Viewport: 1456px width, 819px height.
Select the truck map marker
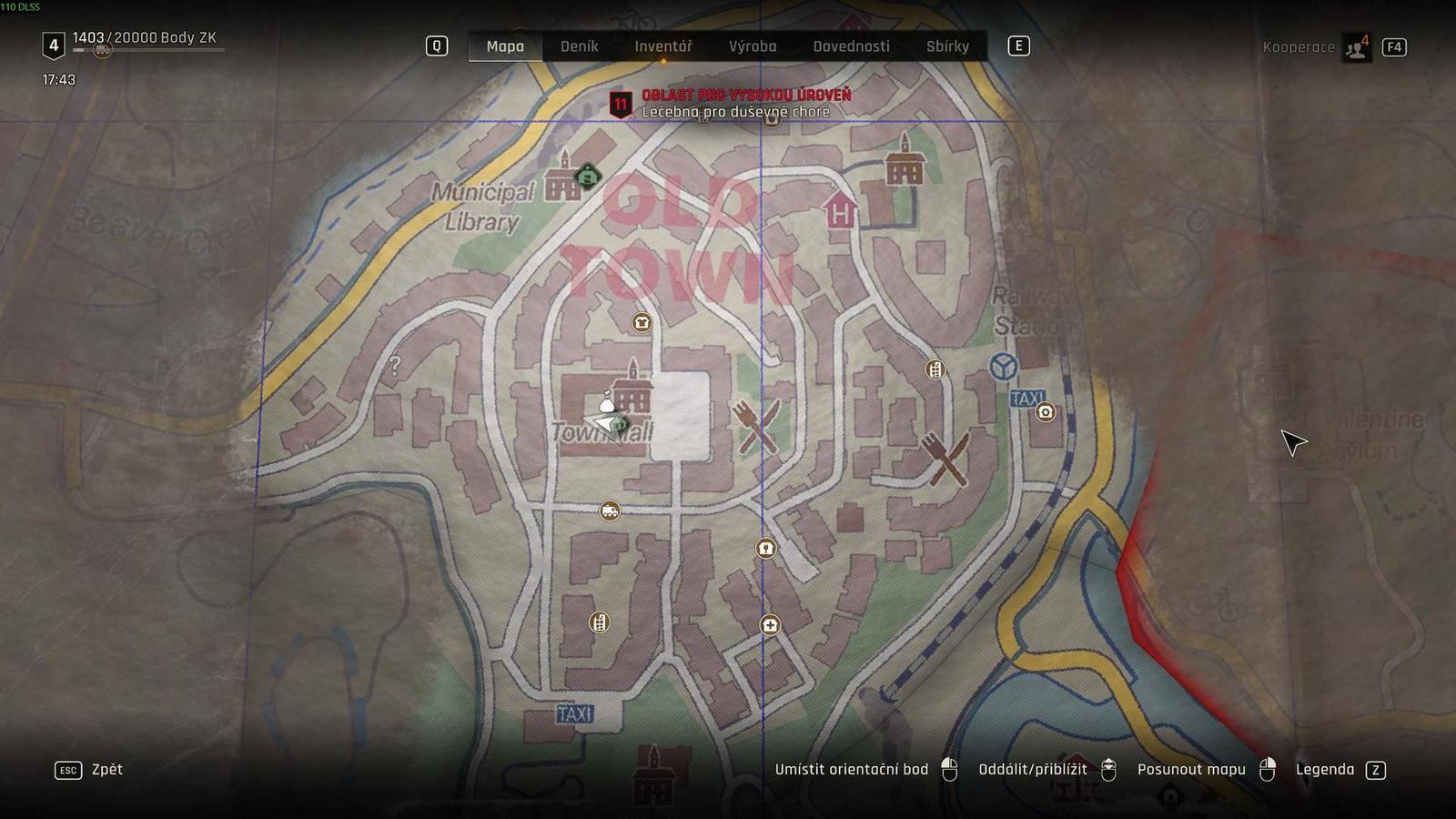click(610, 511)
